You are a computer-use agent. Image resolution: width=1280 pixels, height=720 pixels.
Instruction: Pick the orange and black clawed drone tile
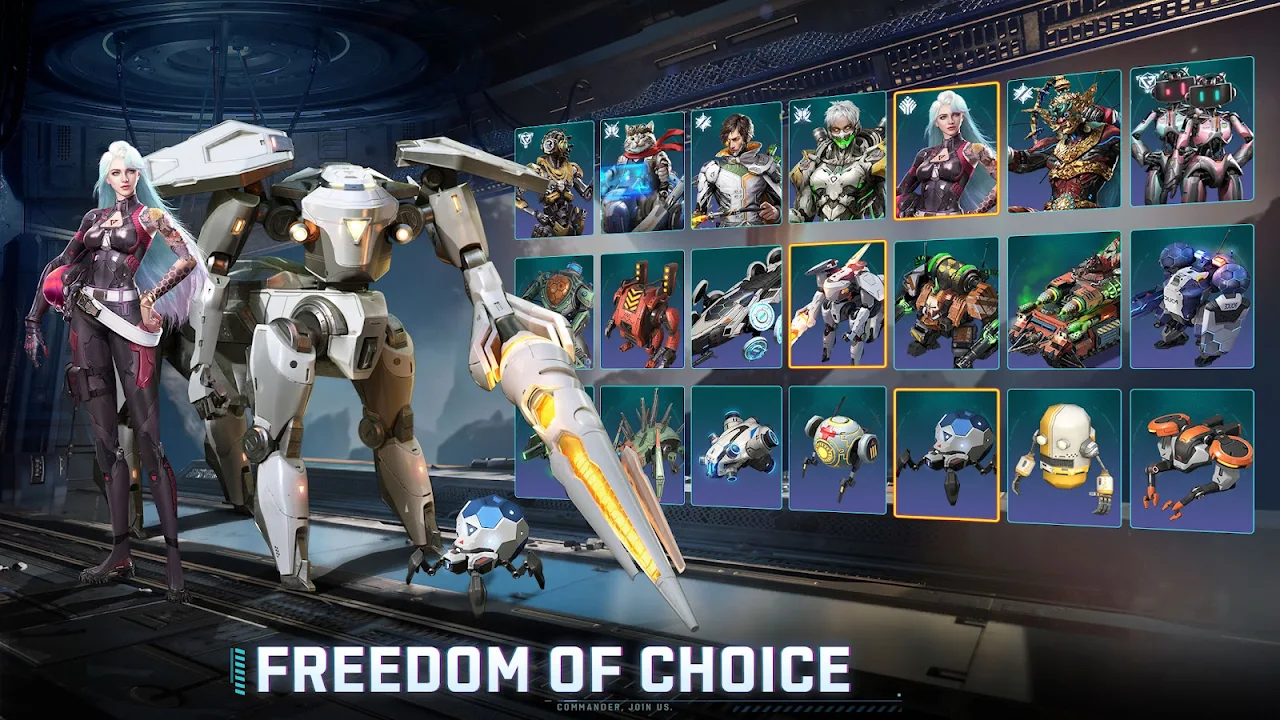point(1192,459)
